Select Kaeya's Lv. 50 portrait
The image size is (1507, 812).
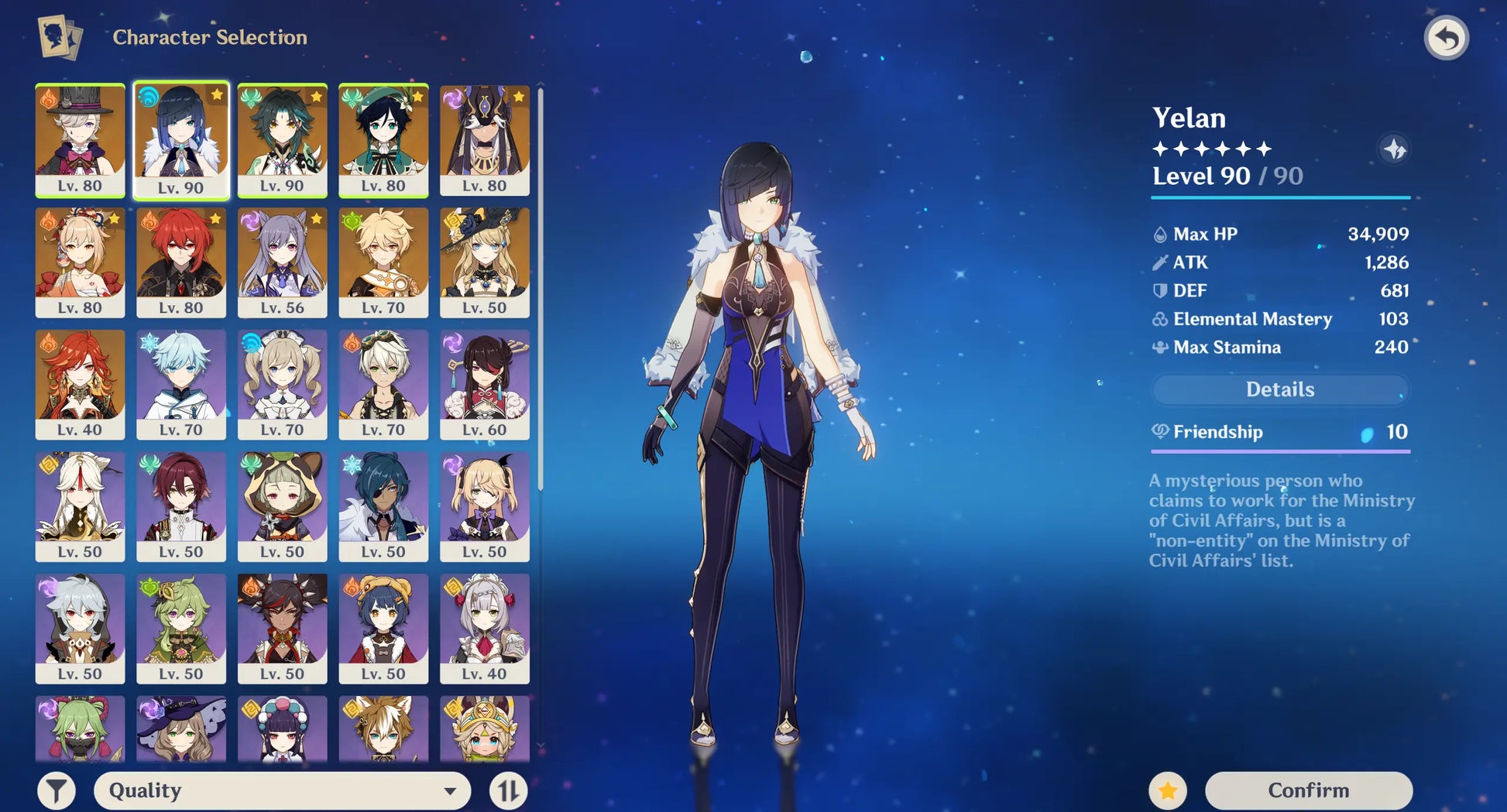tap(383, 506)
